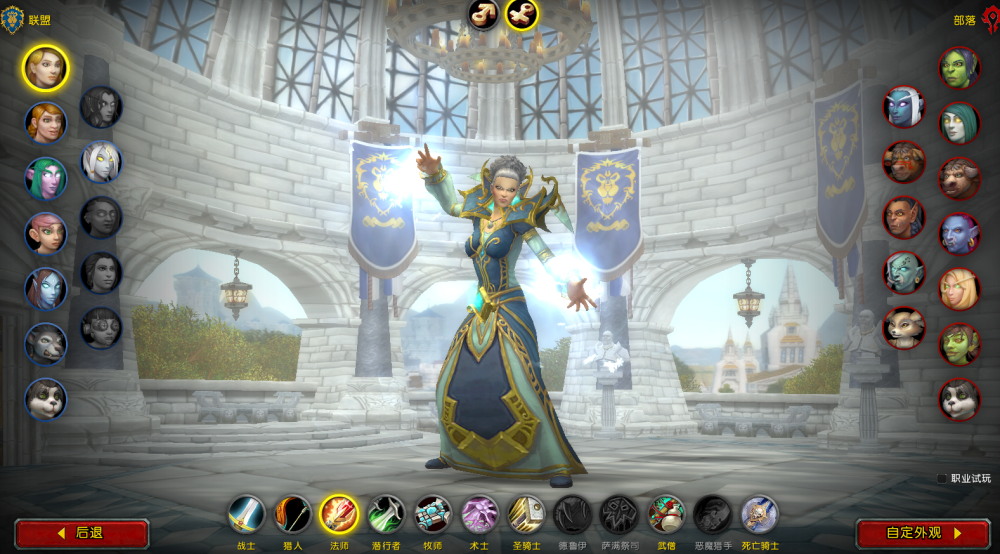Select the white-haired Lightforged Draenei portrait

[101, 161]
